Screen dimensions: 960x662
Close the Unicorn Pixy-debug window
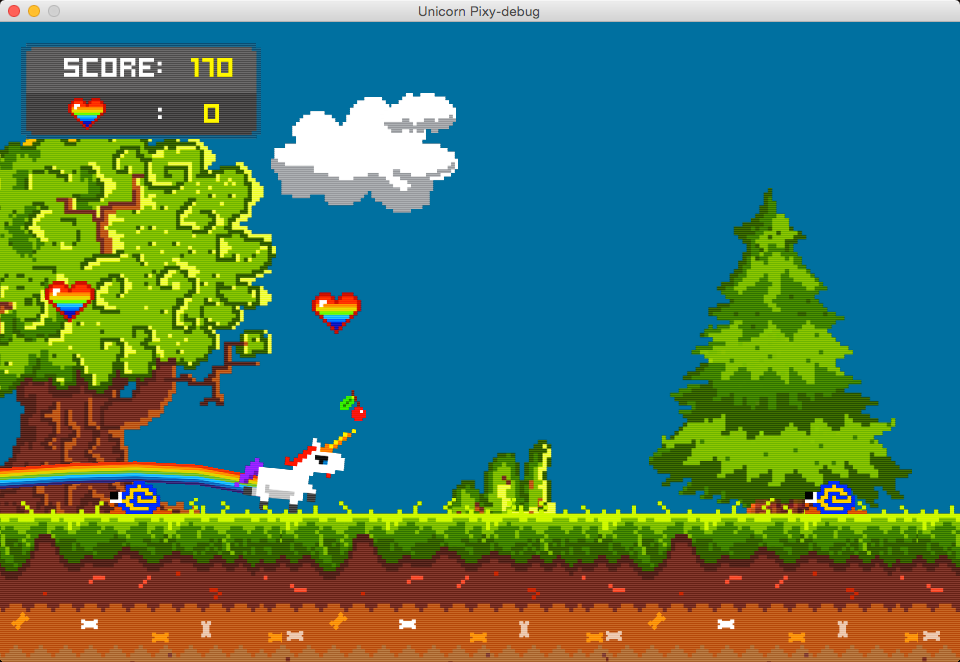(14, 11)
